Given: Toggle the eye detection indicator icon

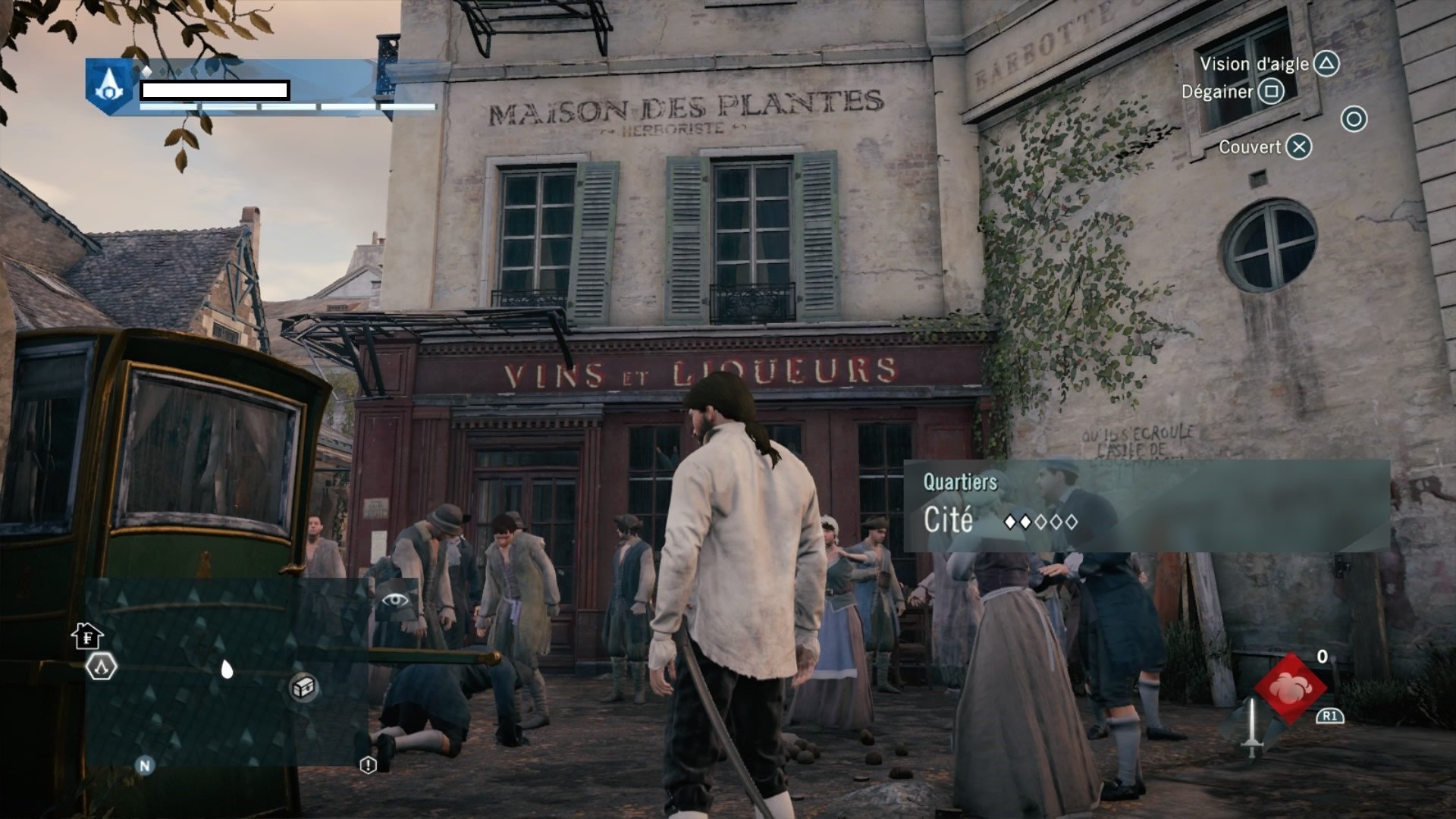Looking at the screenshot, I should click(394, 601).
